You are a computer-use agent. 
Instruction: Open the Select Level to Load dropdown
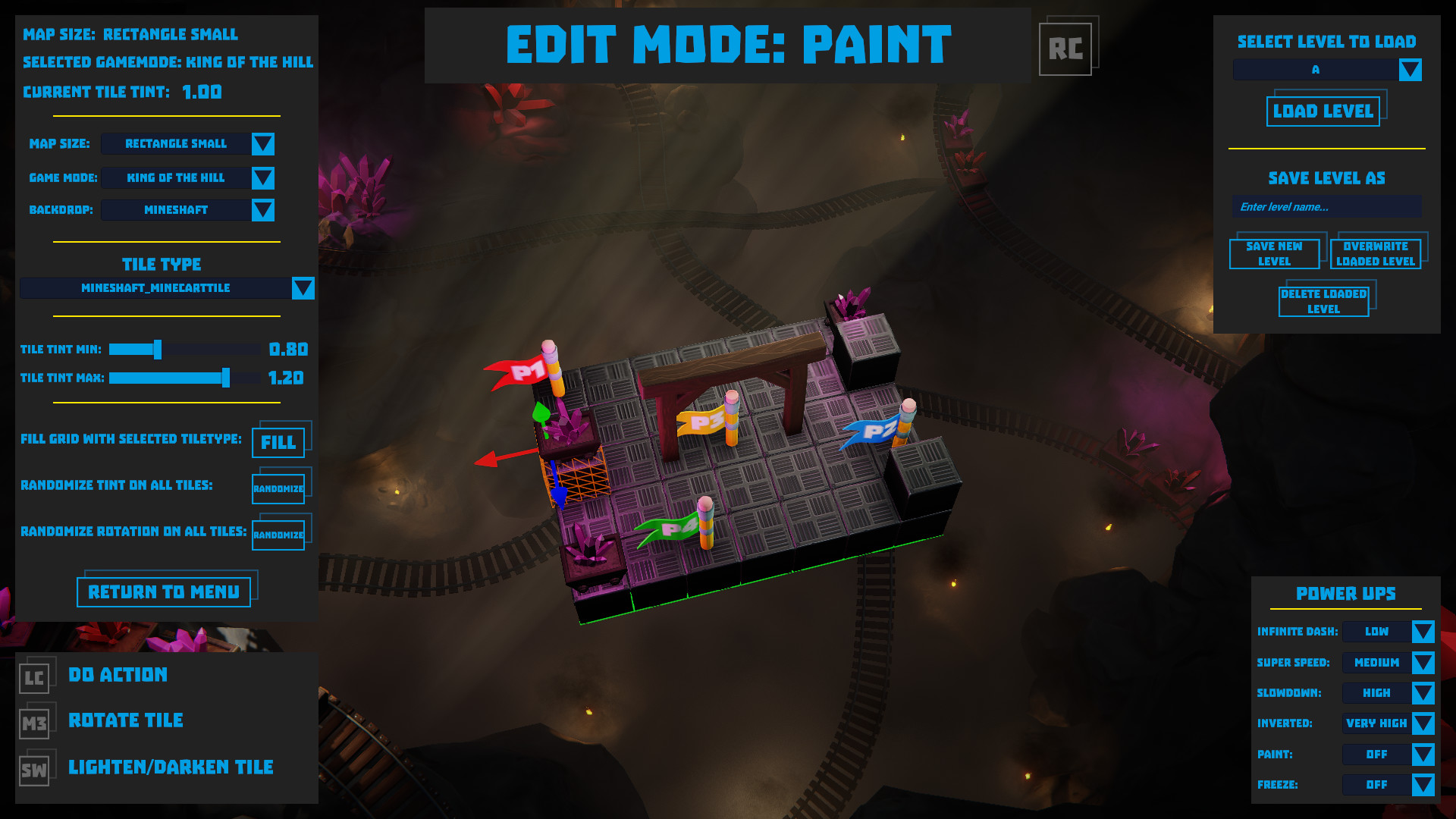coord(1410,69)
